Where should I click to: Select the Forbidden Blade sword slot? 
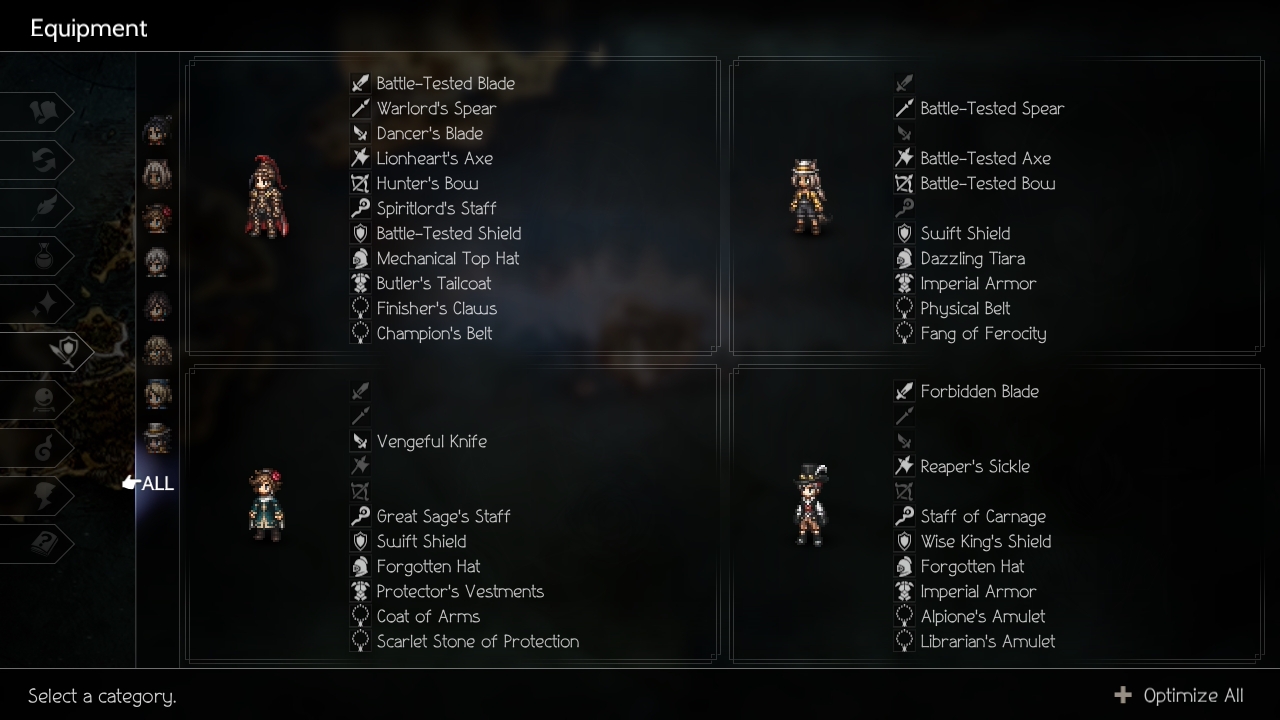979,392
